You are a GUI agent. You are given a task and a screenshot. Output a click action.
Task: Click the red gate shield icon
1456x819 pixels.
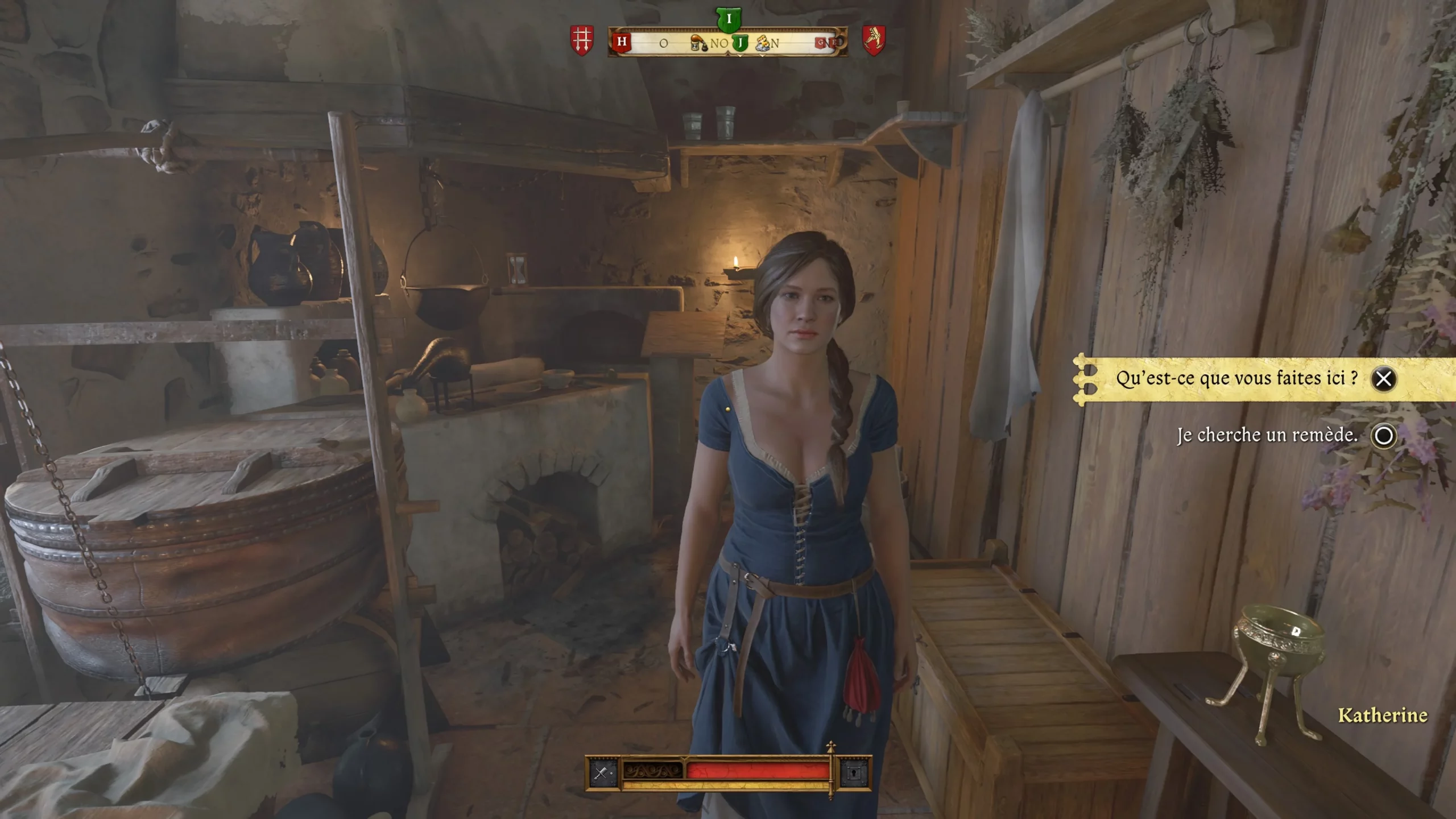tap(582, 40)
